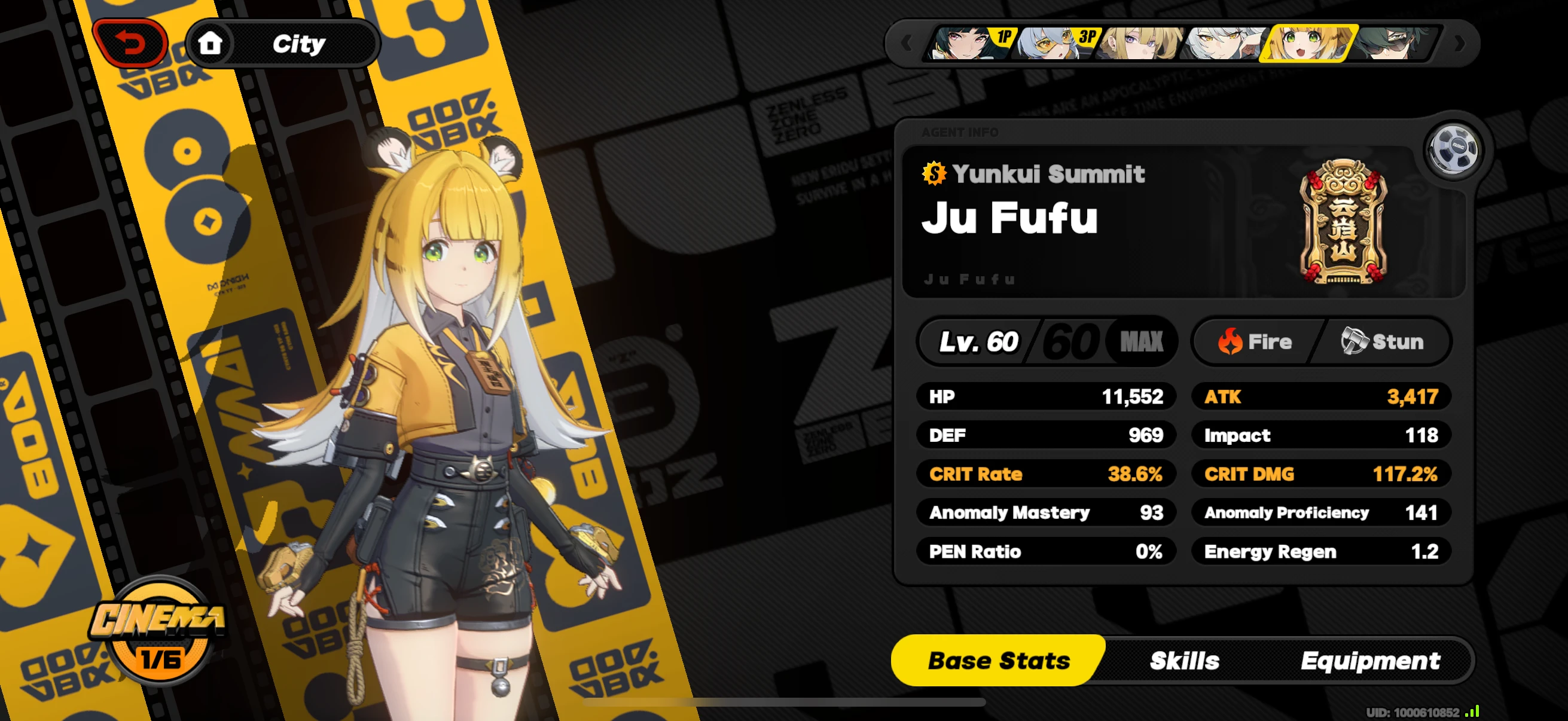
Task: Click the Base Stats button
Action: pyautogui.click(x=999, y=660)
